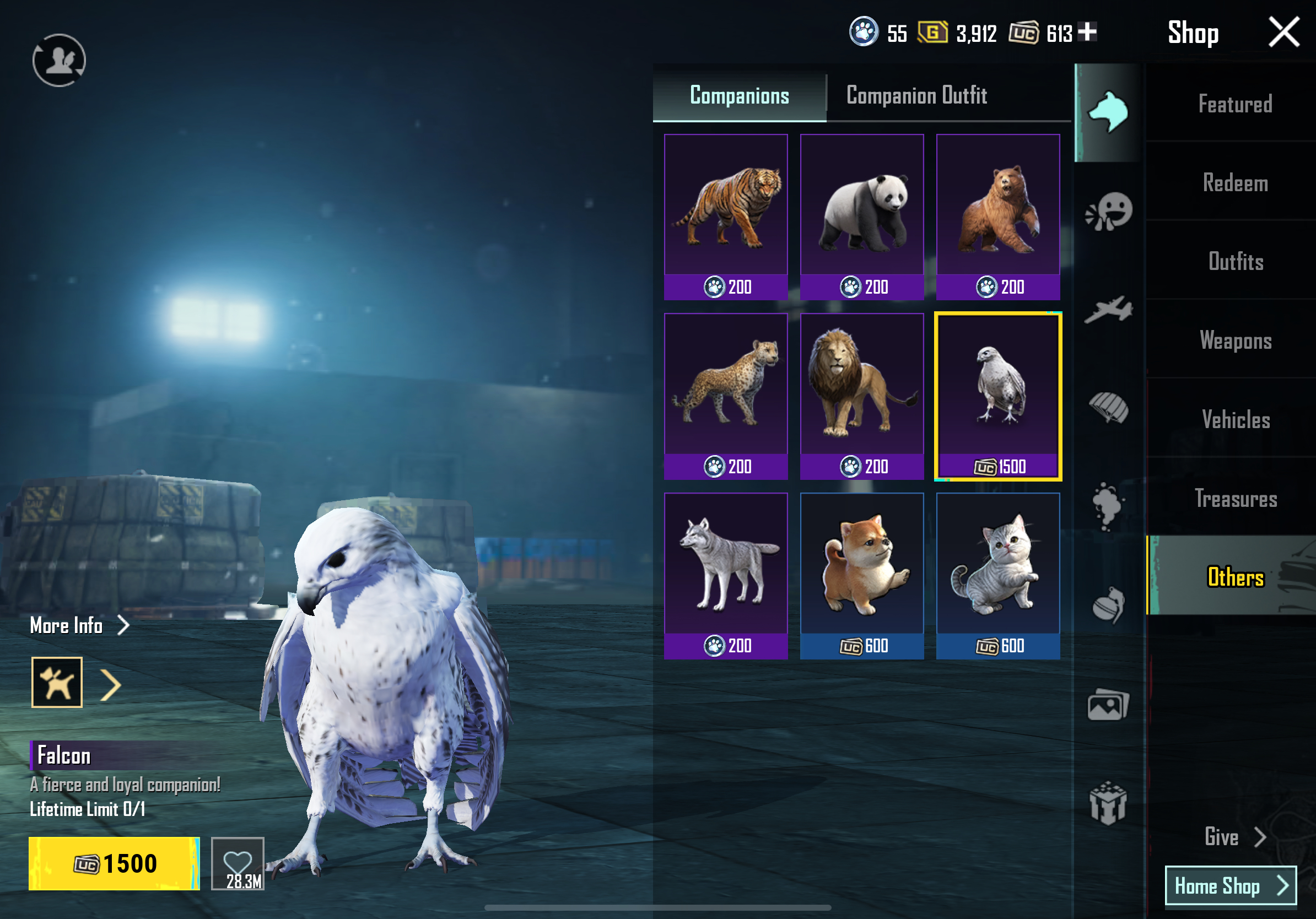Select the lion companion card
Screen dimensions: 1316x919
click(861, 396)
